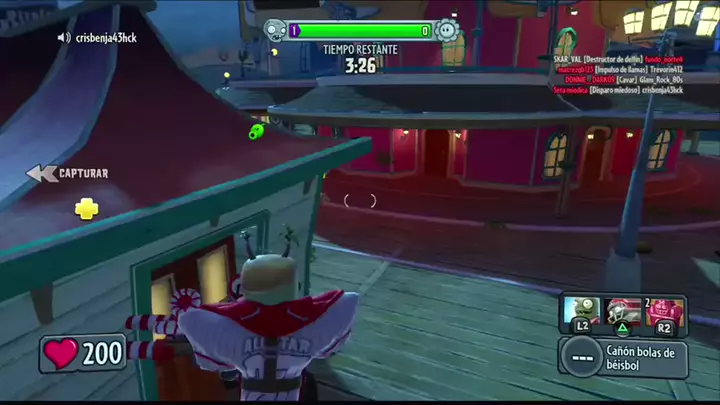Image resolution: width=720 pixels, height=405 pixels.
Task: Click the plant team flower icon
Action: [447, 31]
